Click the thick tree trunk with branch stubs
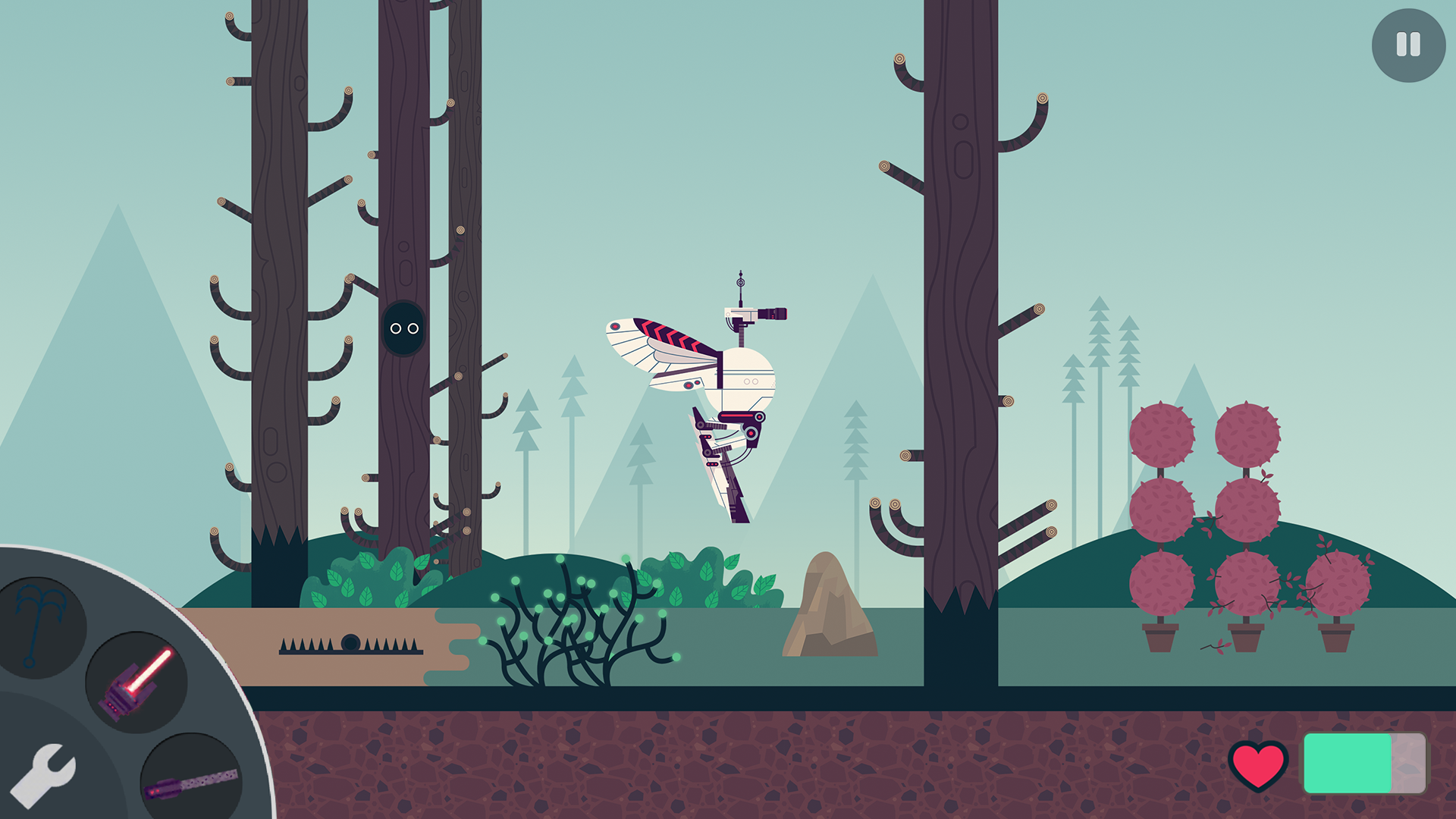Viewport: 1456px width, 819px height. click(959, 303)
